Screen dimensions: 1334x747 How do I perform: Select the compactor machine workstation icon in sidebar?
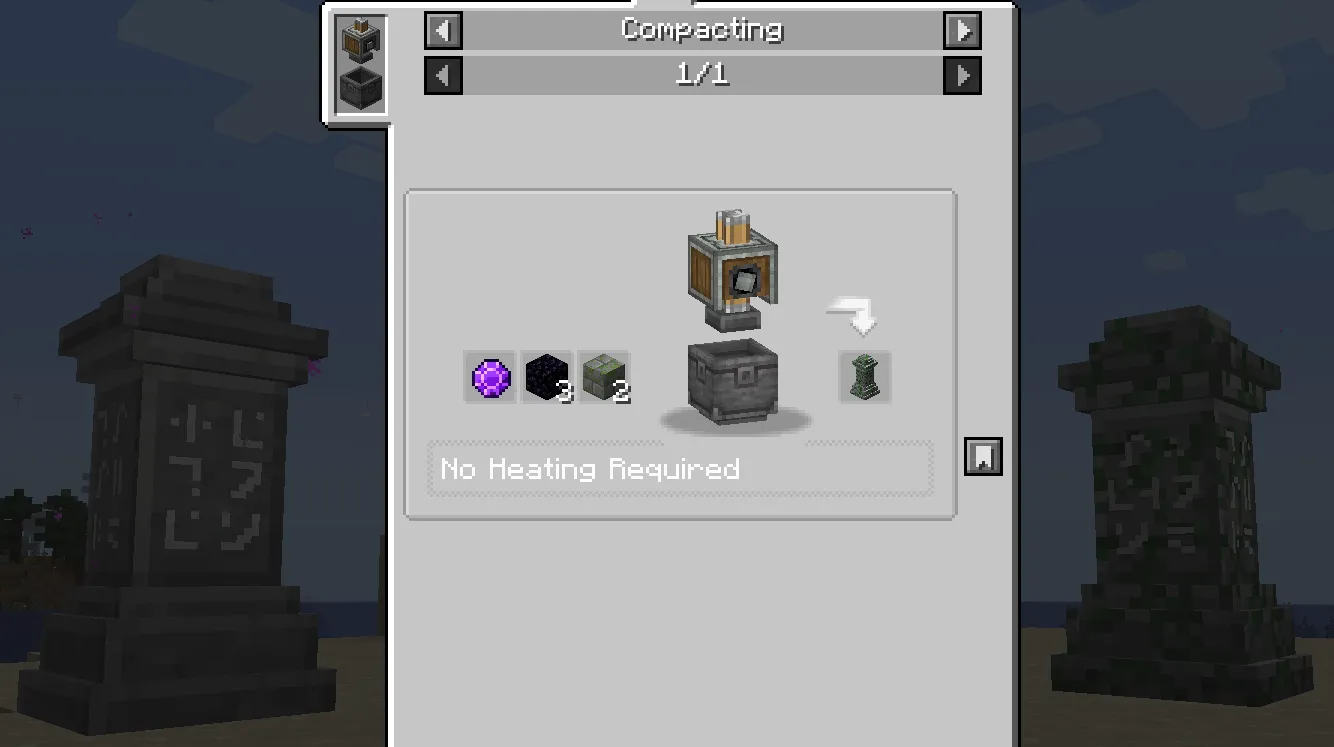360,42
